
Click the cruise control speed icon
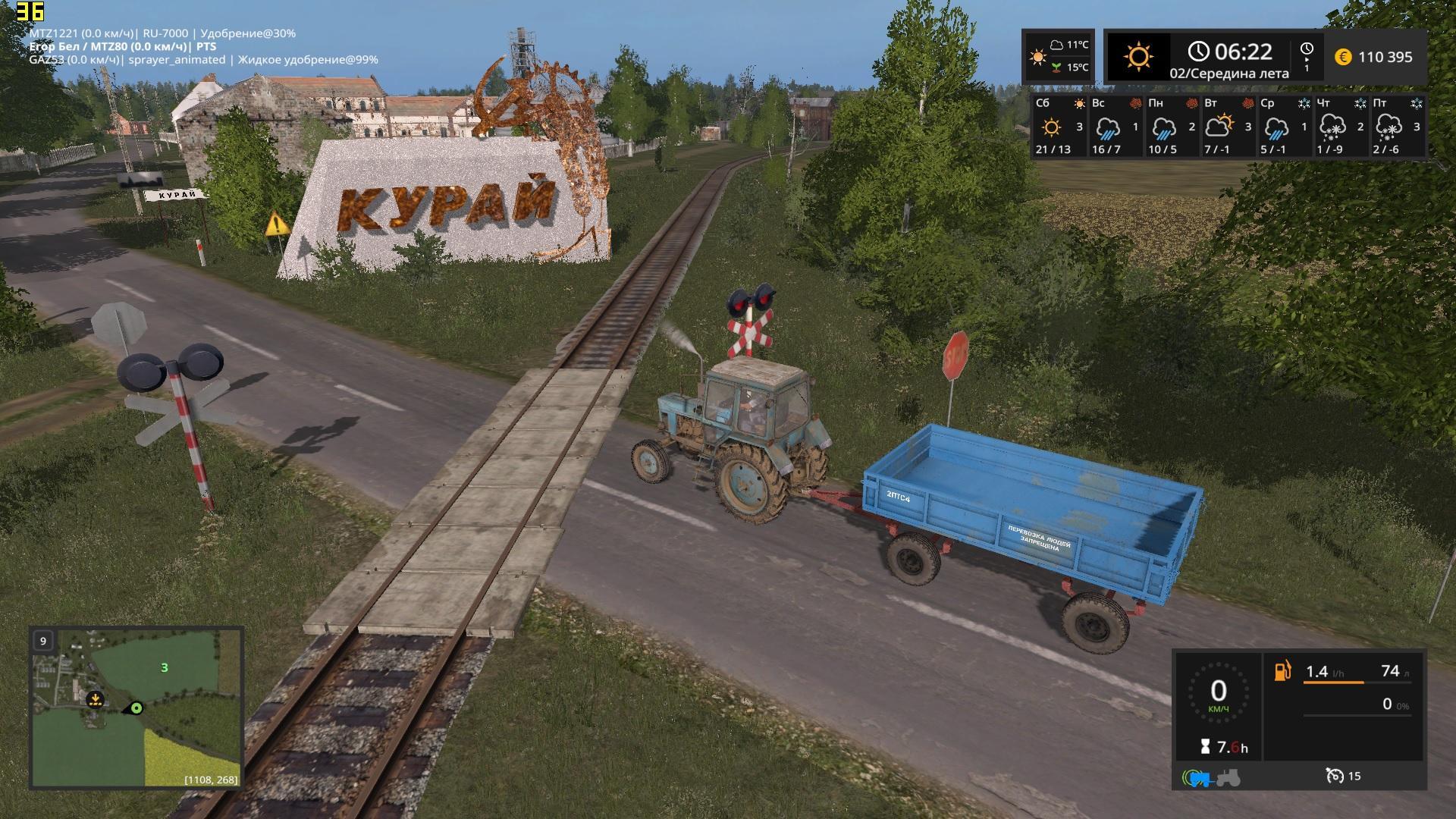click(1335, 776)
